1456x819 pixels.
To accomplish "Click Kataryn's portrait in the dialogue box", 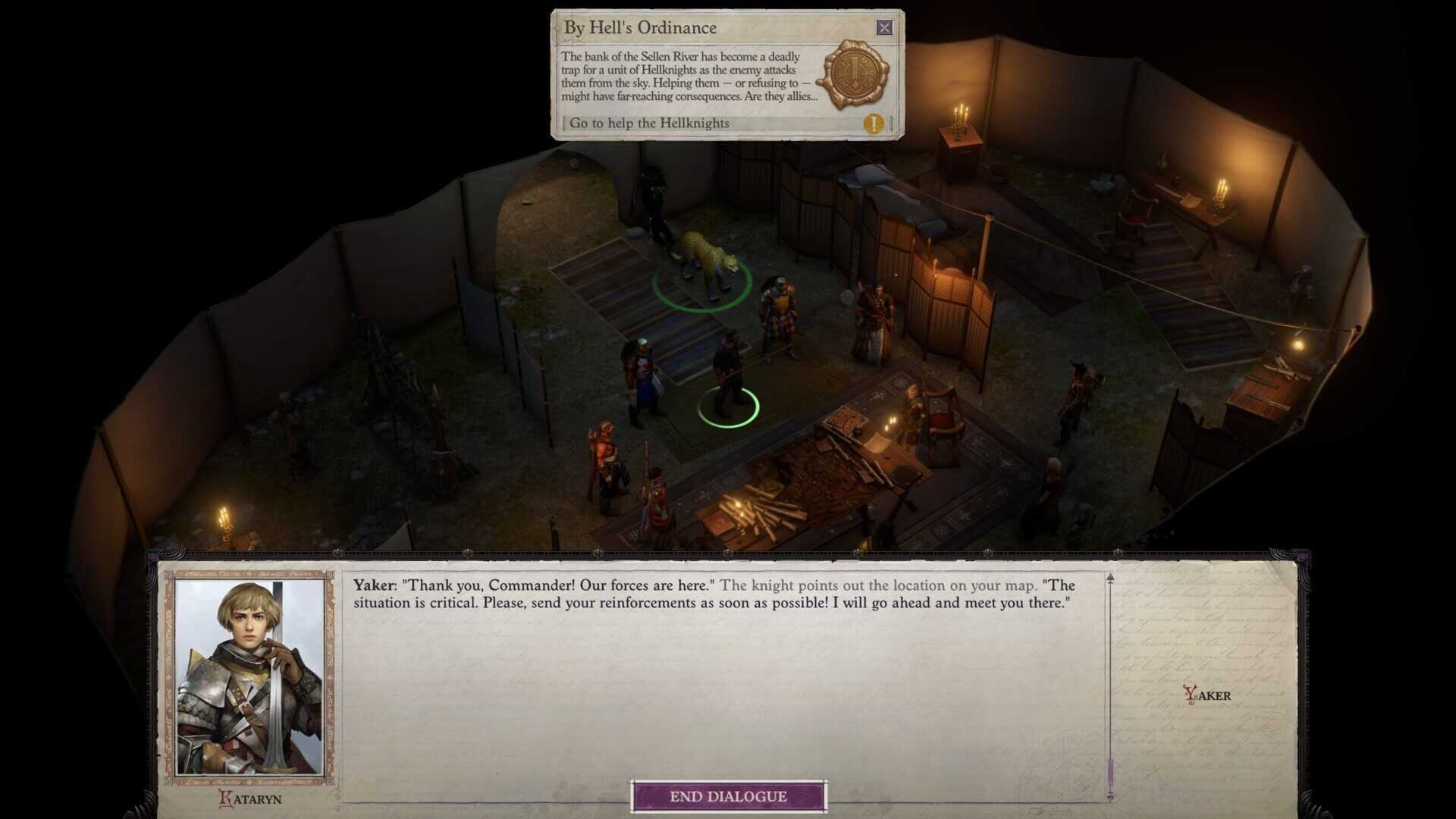I will pos(250,677).
